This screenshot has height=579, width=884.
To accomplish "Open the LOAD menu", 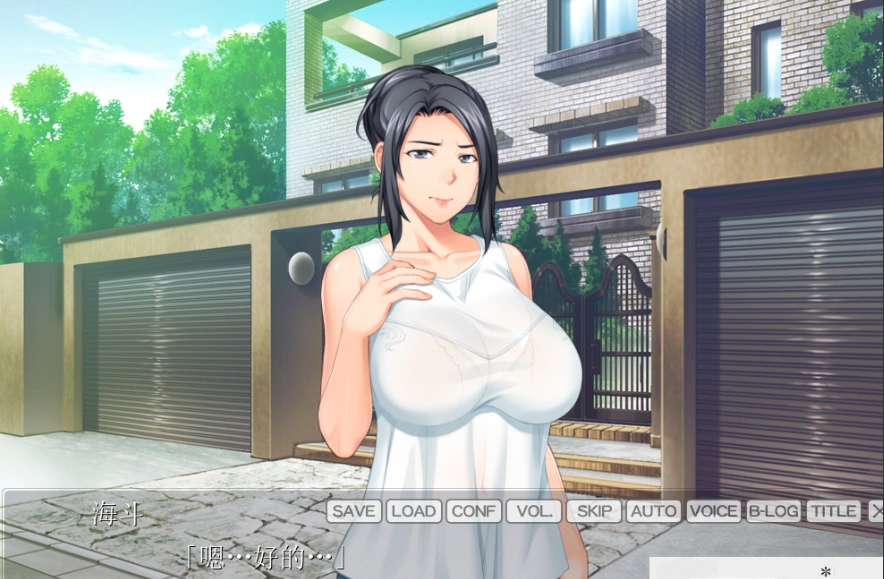I will [x=413, y=511].
